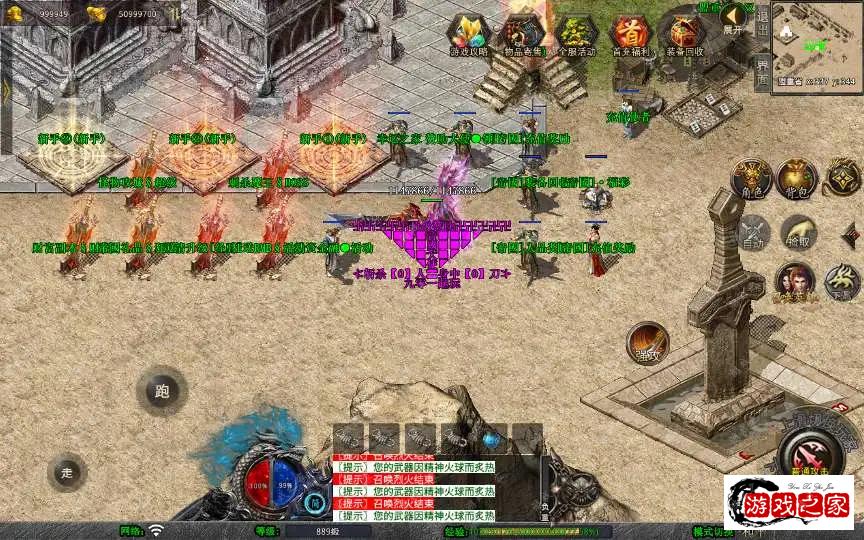Image resolution: width=864 pixels, height=540 pixels.
Task: Click the blue gem hotbar slot
Action: click(x=490, y=439)
